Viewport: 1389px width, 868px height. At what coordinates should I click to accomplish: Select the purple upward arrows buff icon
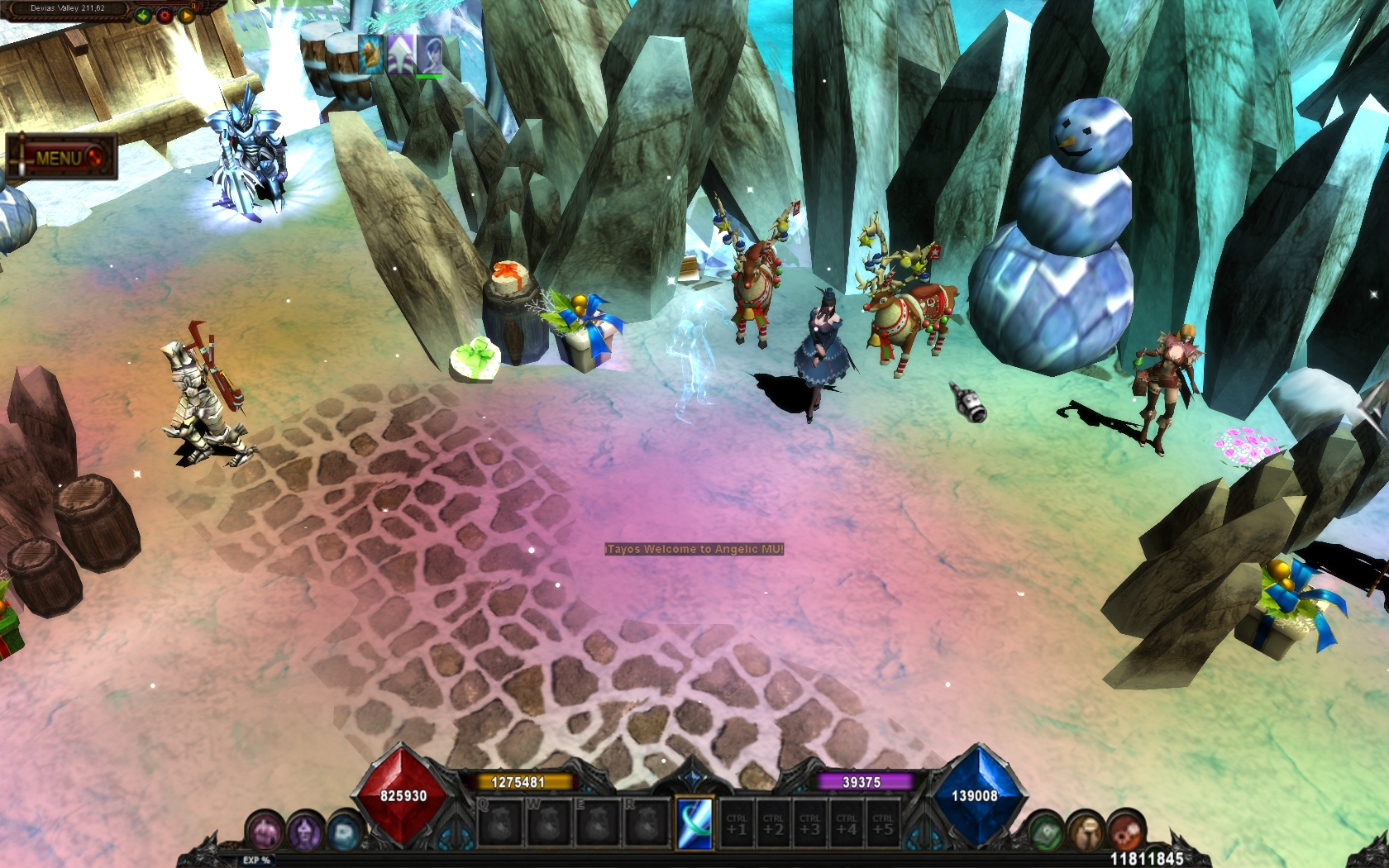(400, 55)
